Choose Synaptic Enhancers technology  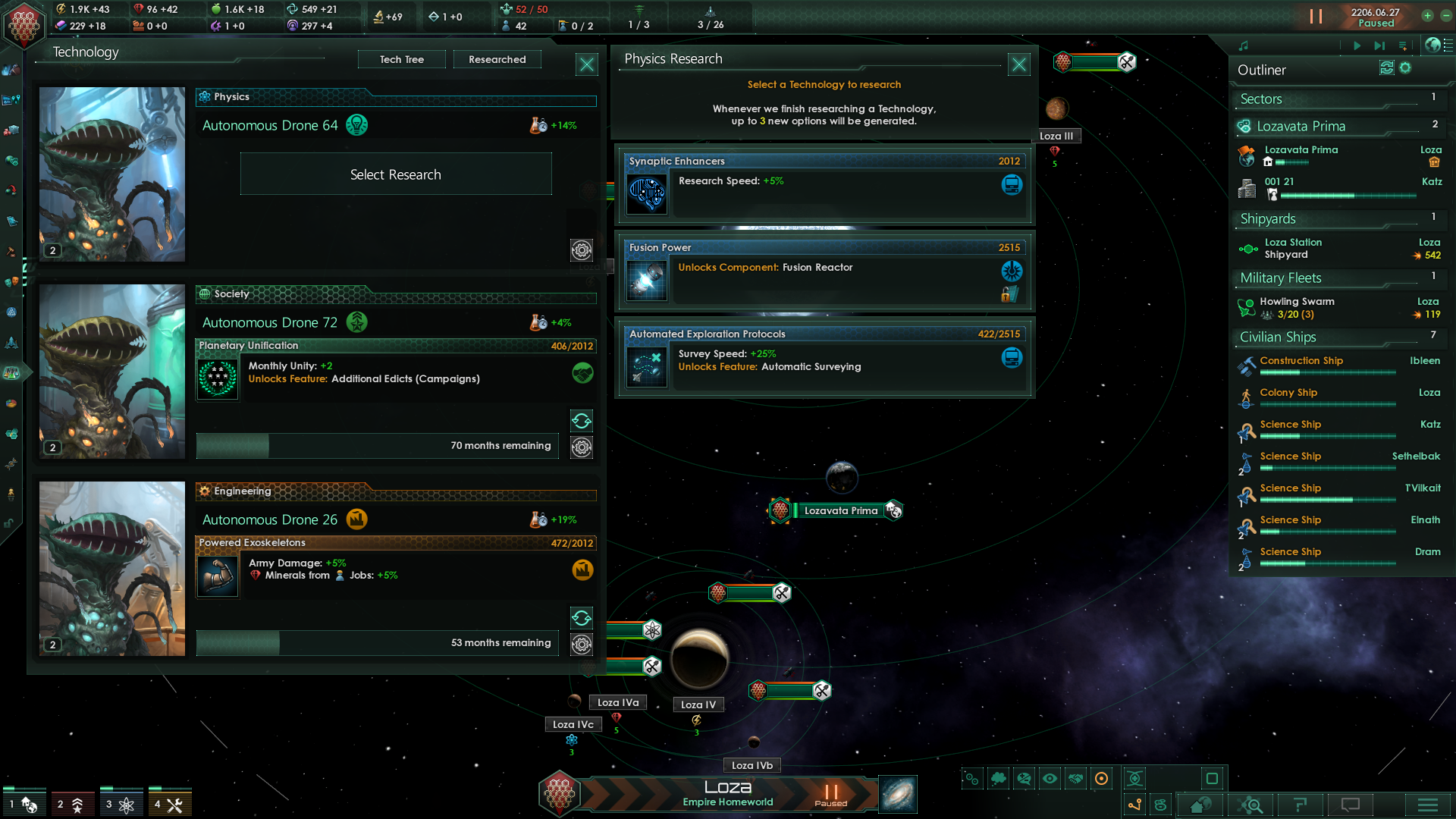(x=824, y=187)
